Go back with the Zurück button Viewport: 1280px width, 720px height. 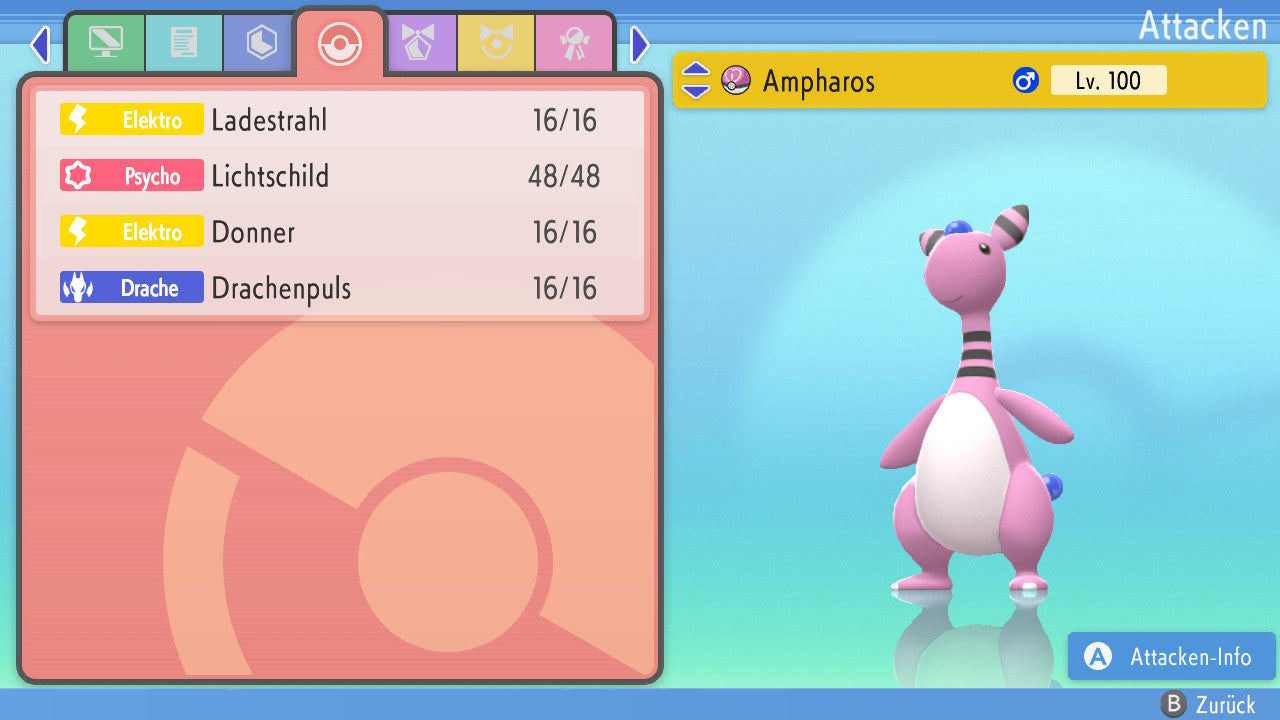tap(1208, 705)
